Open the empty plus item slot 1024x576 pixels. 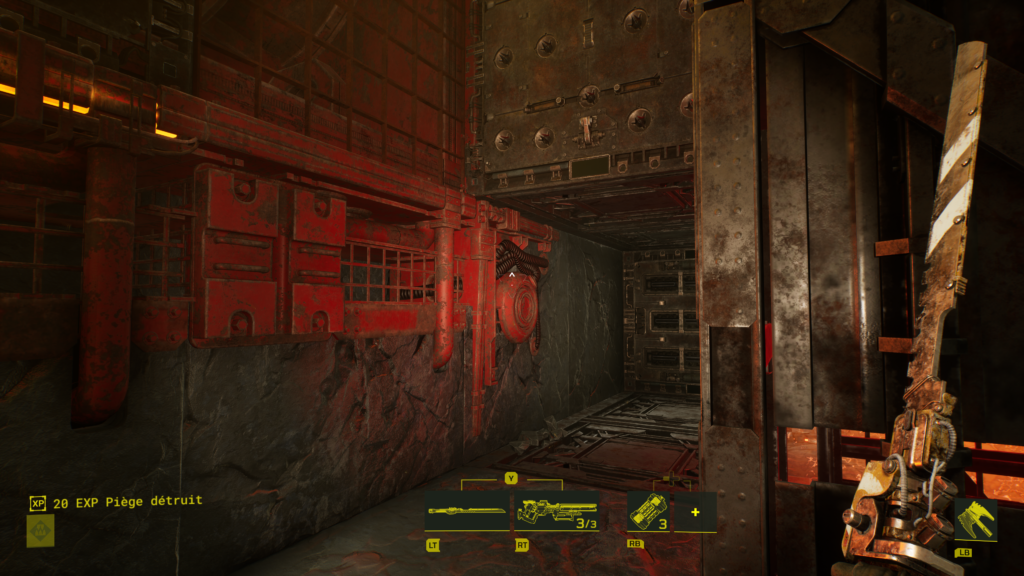tap(695, 512)
